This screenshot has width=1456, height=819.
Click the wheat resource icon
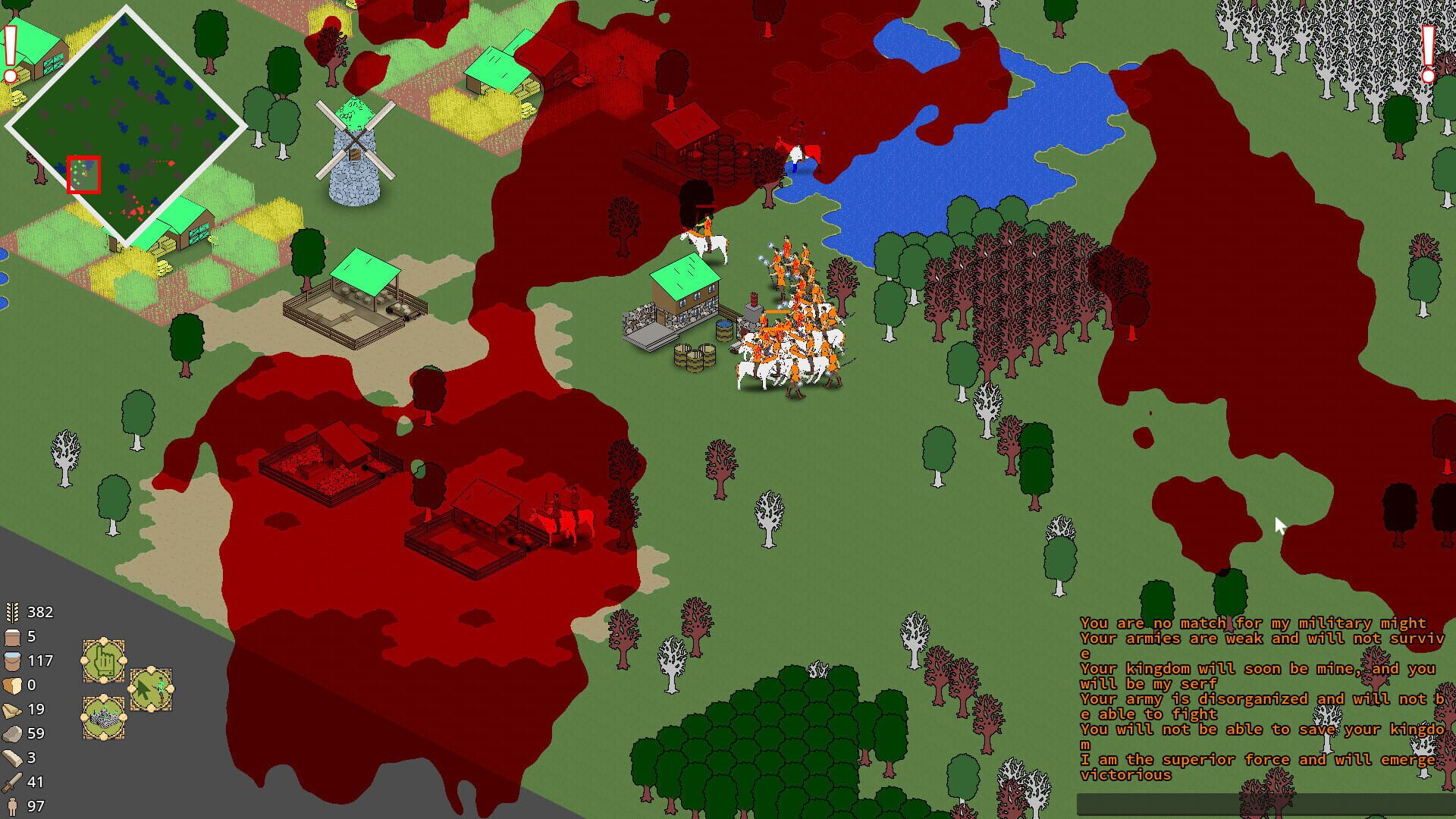11,612
